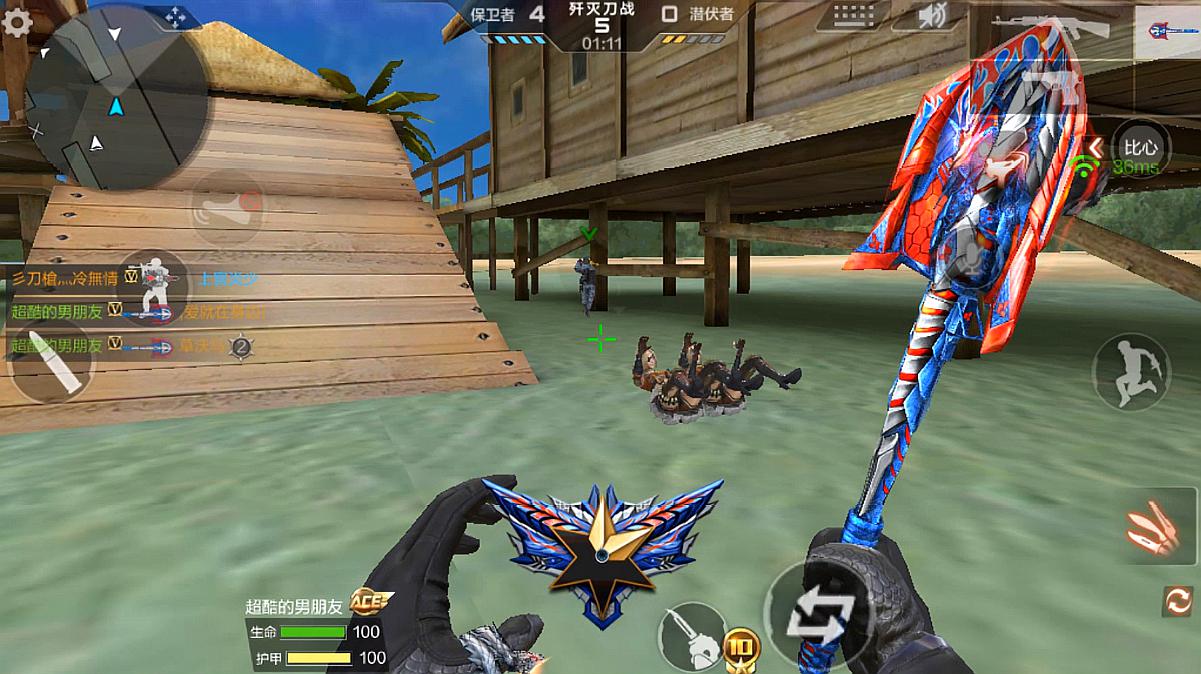1201x674 pixels.
Task: Click the four-arrow move icon above minimap
Action: click(175, 17)
